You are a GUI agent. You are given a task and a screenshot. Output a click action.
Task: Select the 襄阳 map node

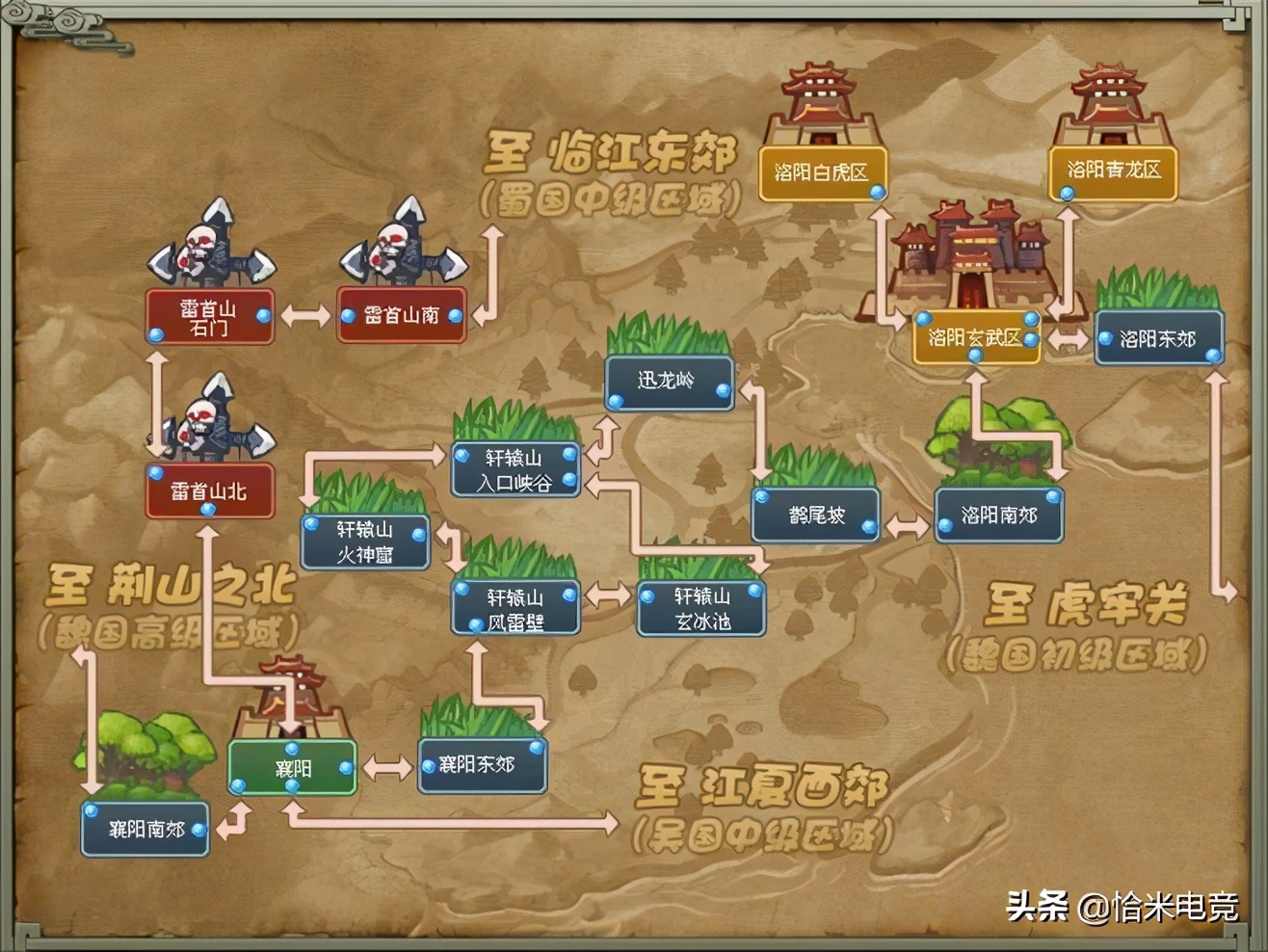pyautogui.click(x=291, y=769)
